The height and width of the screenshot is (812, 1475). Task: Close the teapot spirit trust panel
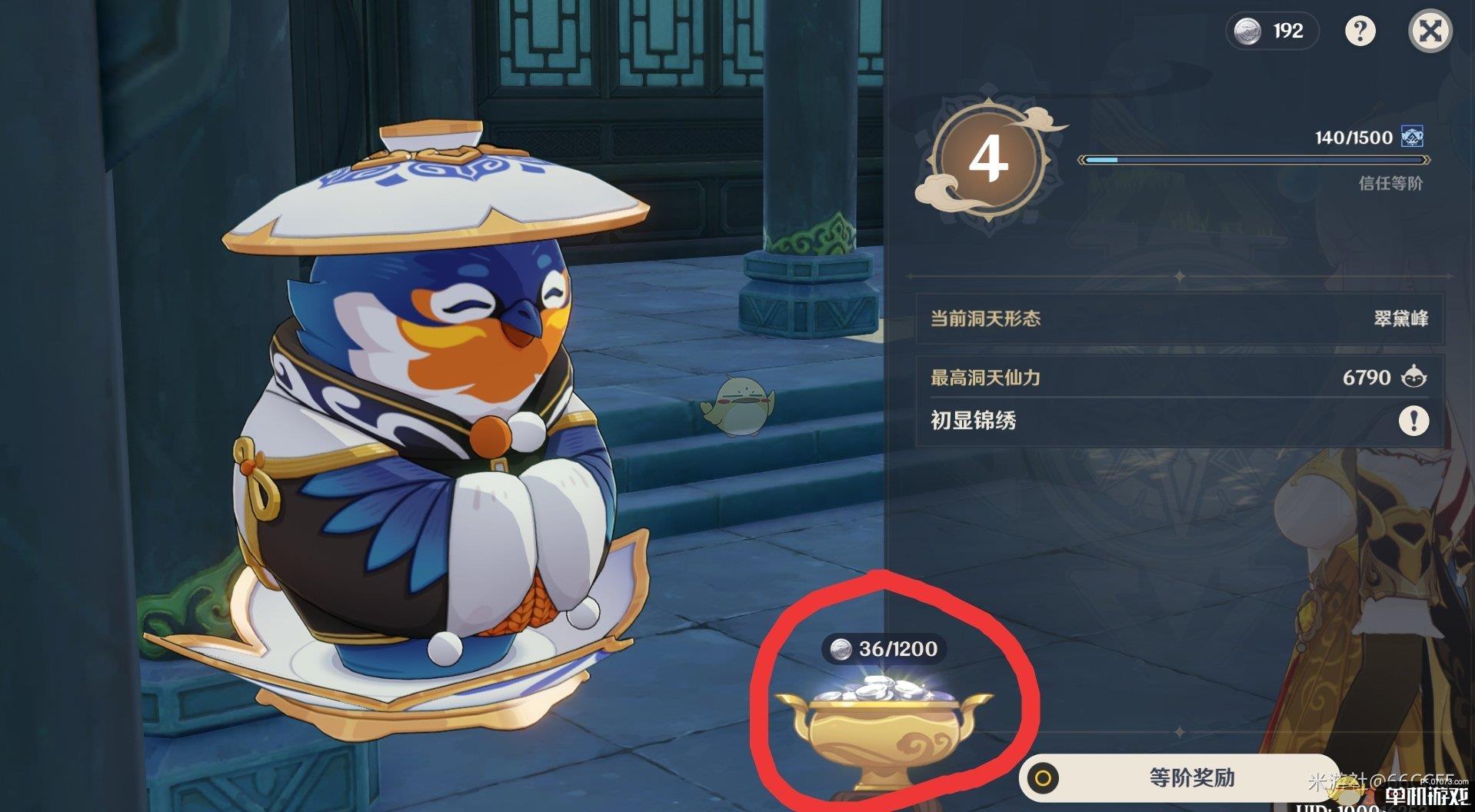tap(1430, 31)
